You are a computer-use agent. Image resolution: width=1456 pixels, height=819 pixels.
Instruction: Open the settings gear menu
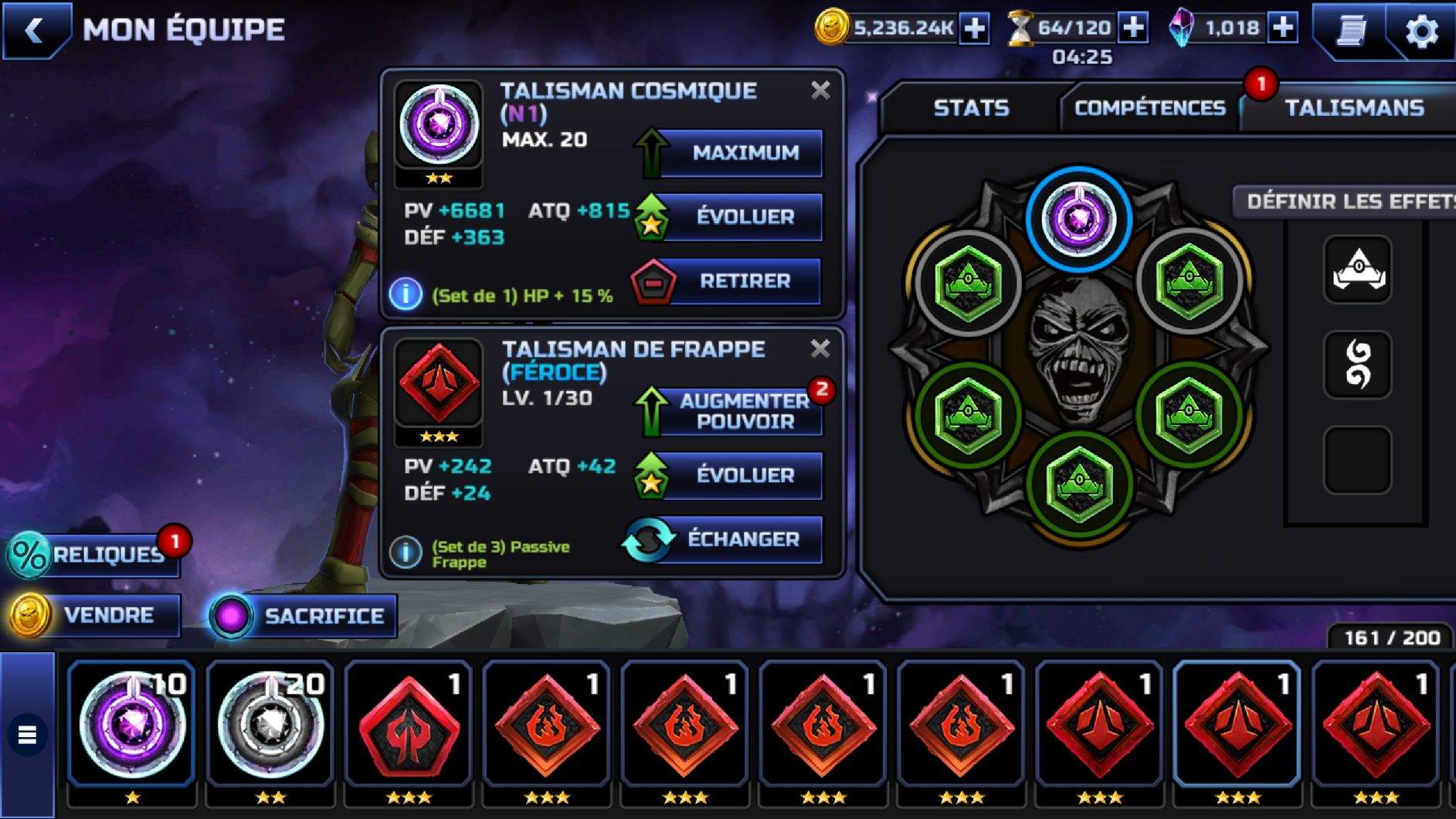pyautogui.click(x=1420, y=32)
